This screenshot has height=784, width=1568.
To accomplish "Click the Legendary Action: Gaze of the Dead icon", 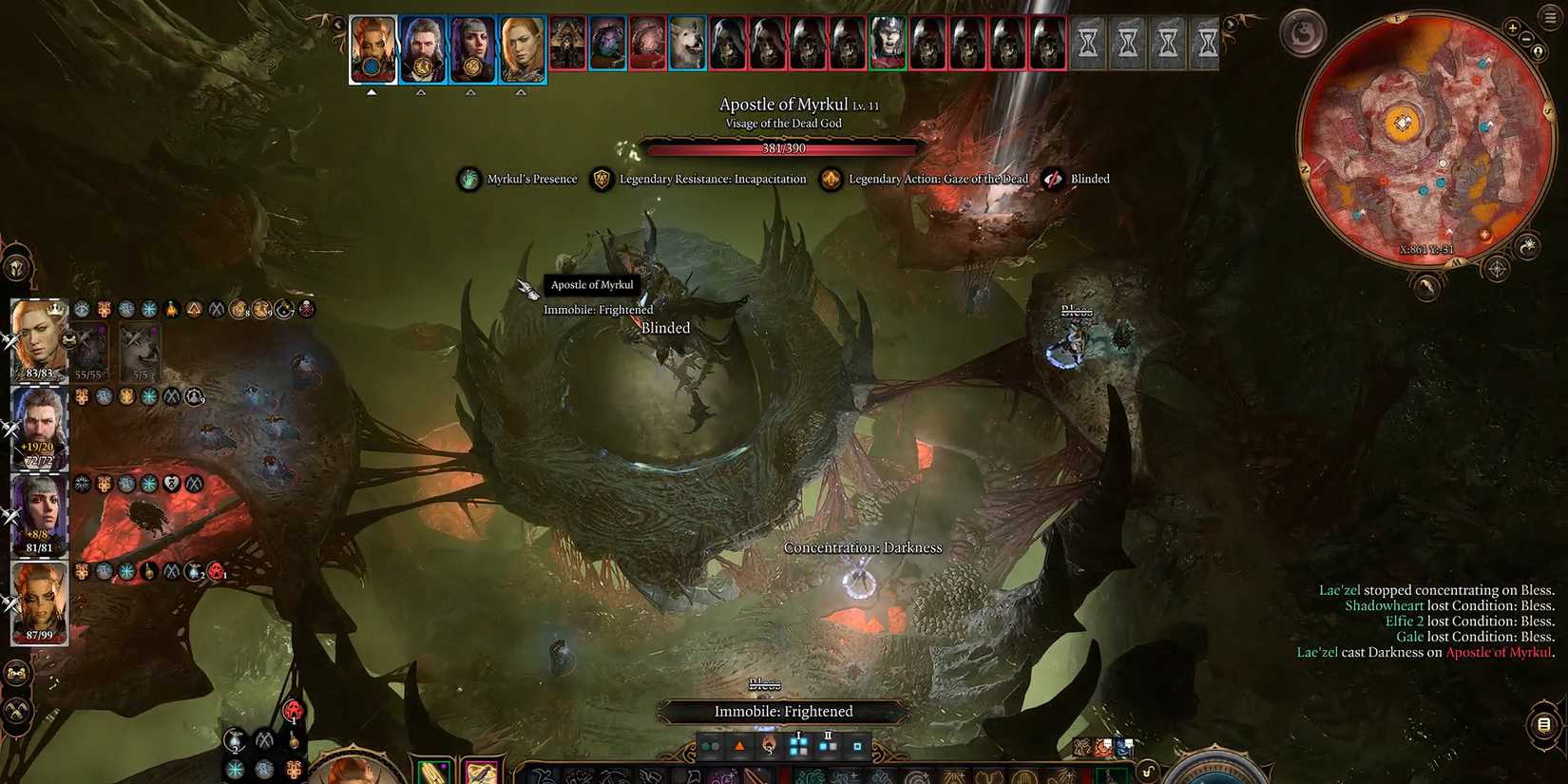I will coord(831,179).
